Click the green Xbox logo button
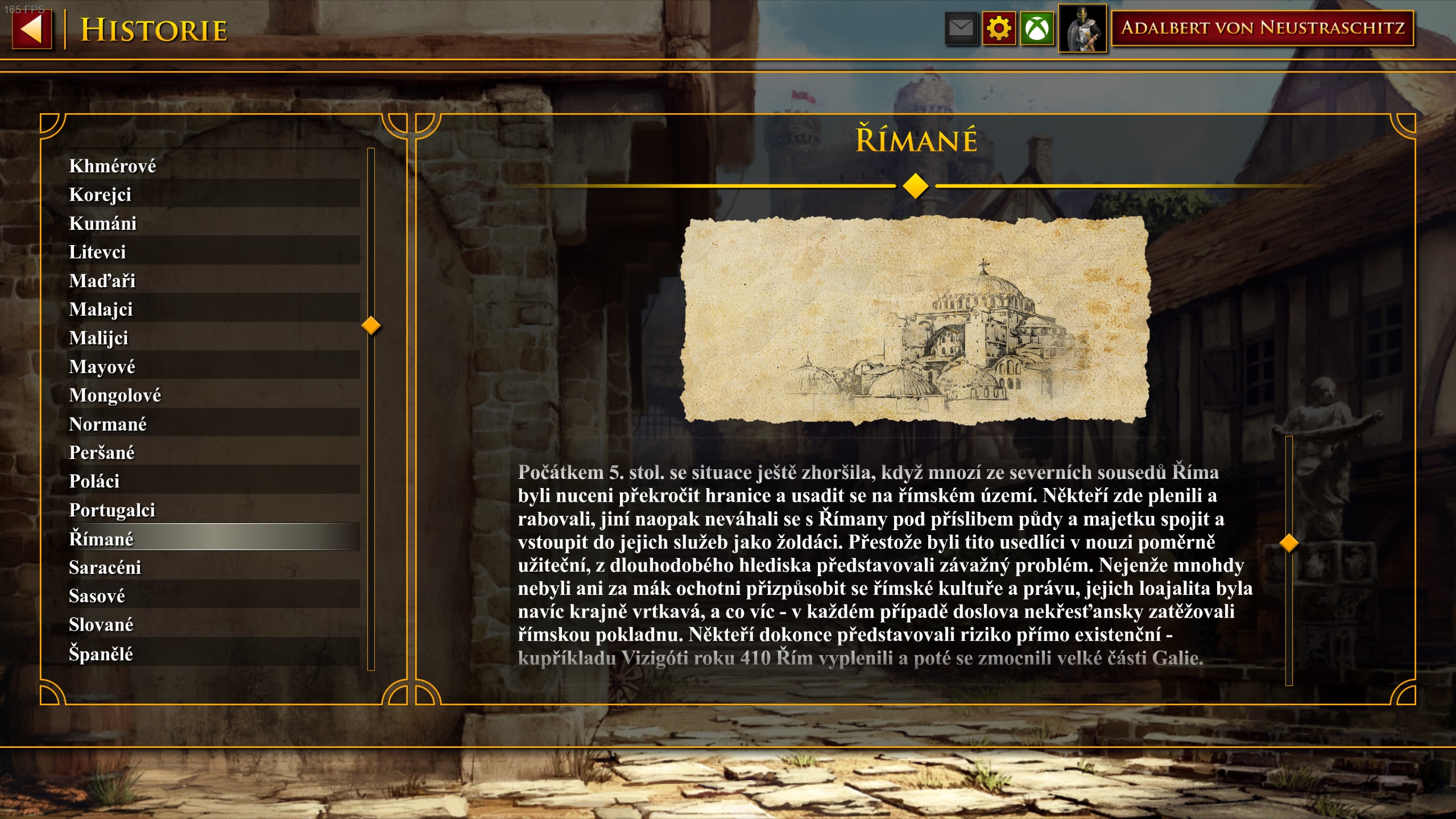 point(1037,28)
